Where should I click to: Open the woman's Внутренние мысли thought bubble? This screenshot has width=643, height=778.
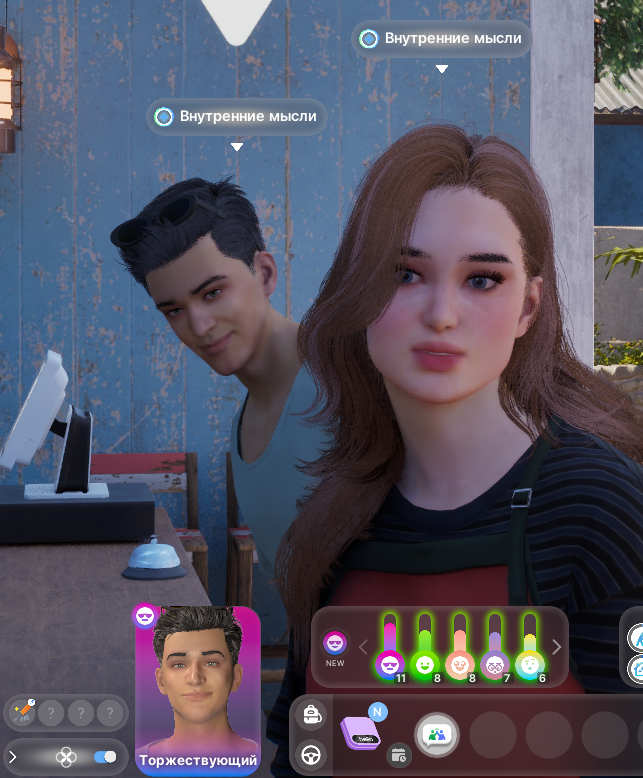point(441,39)
